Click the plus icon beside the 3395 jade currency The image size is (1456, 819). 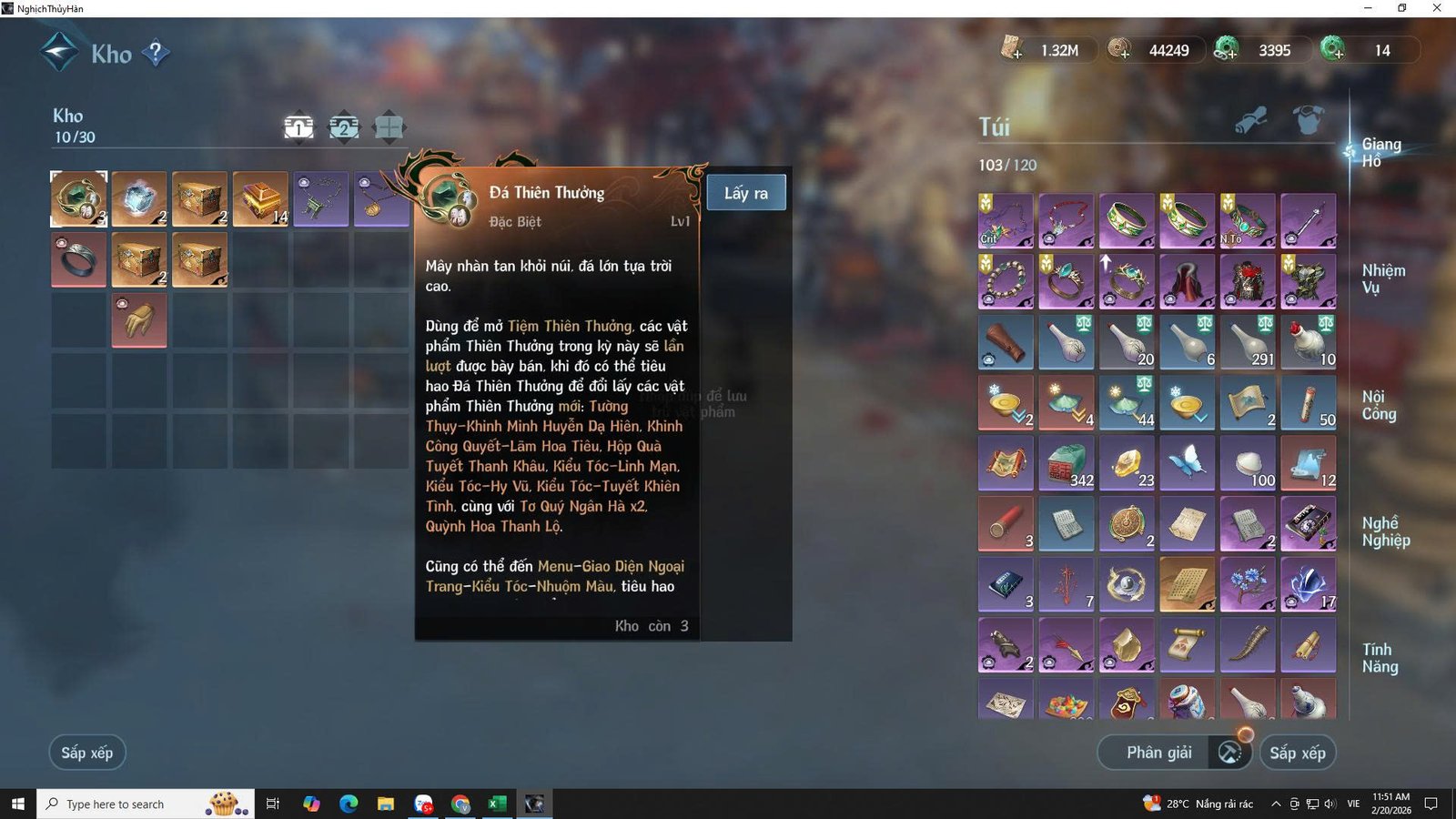tap(1230, 56)
